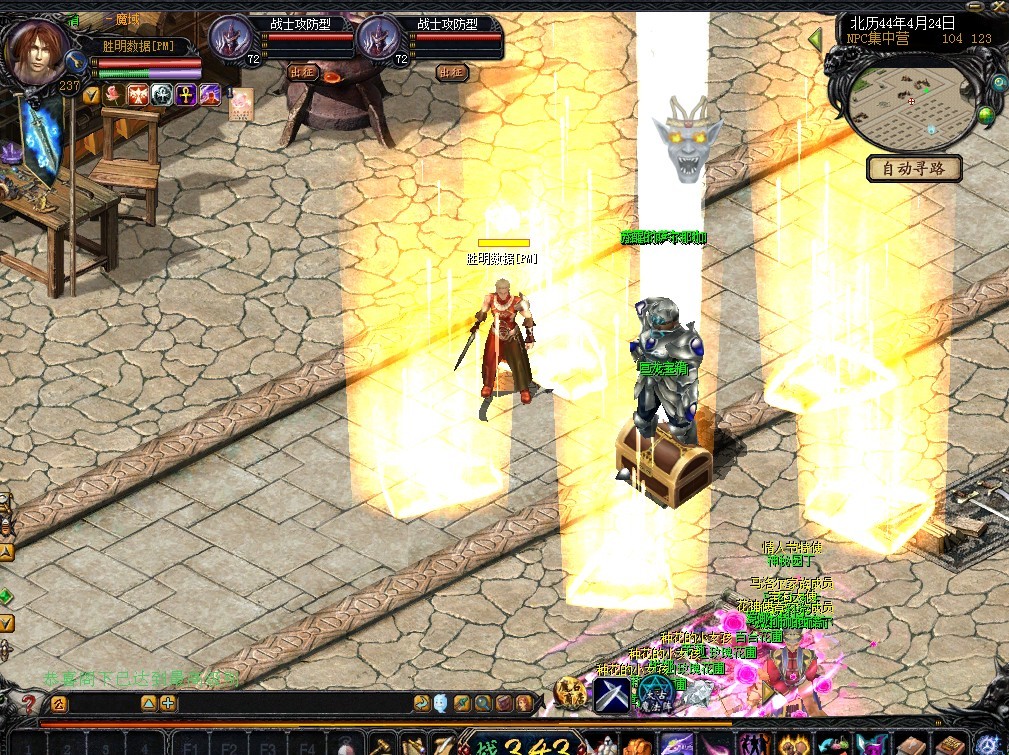Click the magnifying glass search icon
The image size is (1009, 755).
[484, 703]
